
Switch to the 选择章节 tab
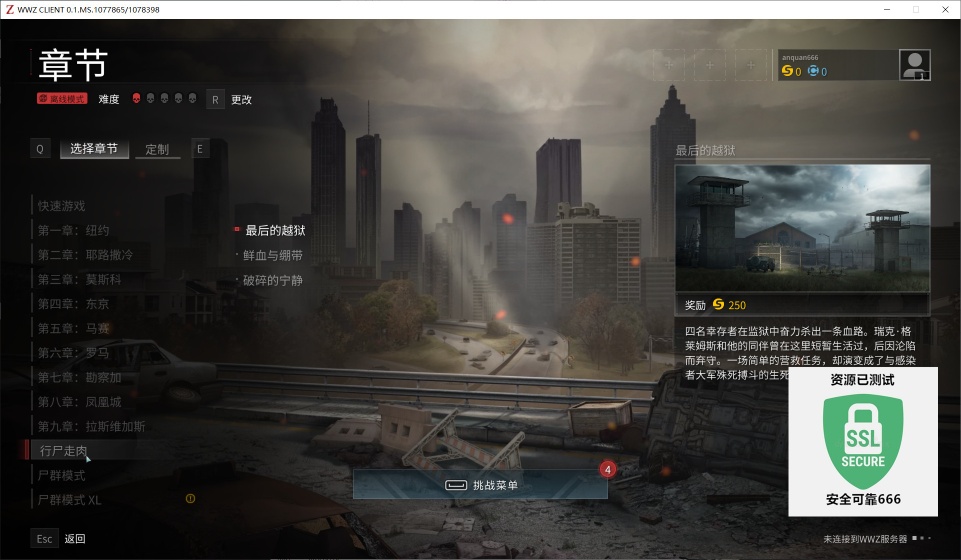94,149
